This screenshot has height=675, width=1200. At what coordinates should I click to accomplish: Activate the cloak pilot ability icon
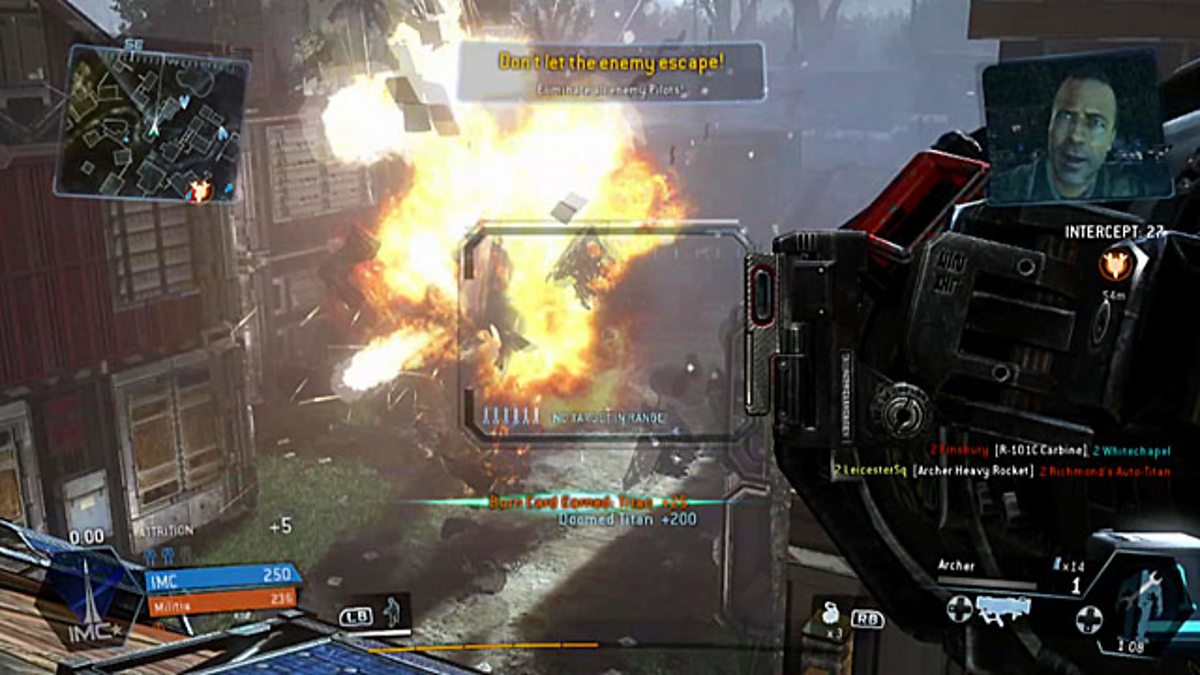[393, 609]
